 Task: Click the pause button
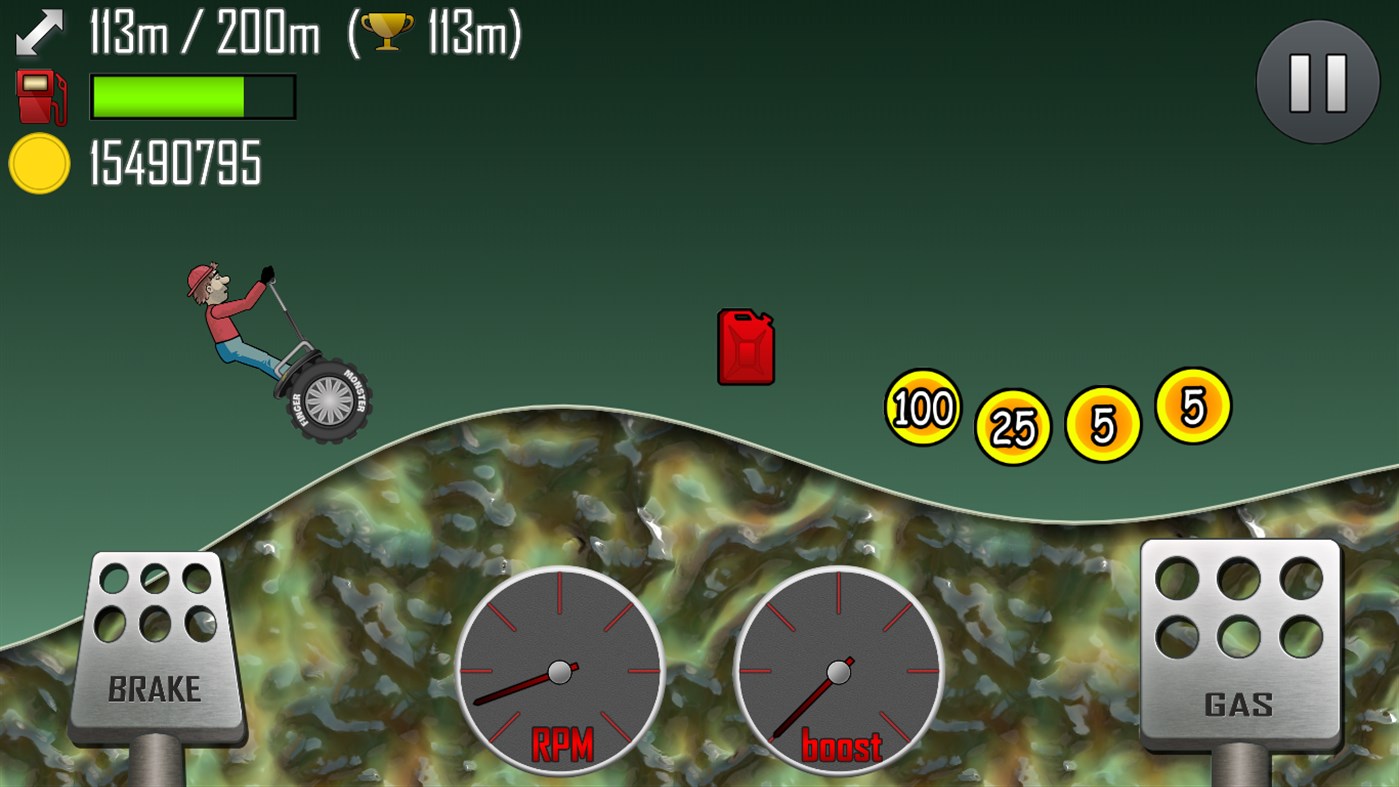tap(1316, 82)
